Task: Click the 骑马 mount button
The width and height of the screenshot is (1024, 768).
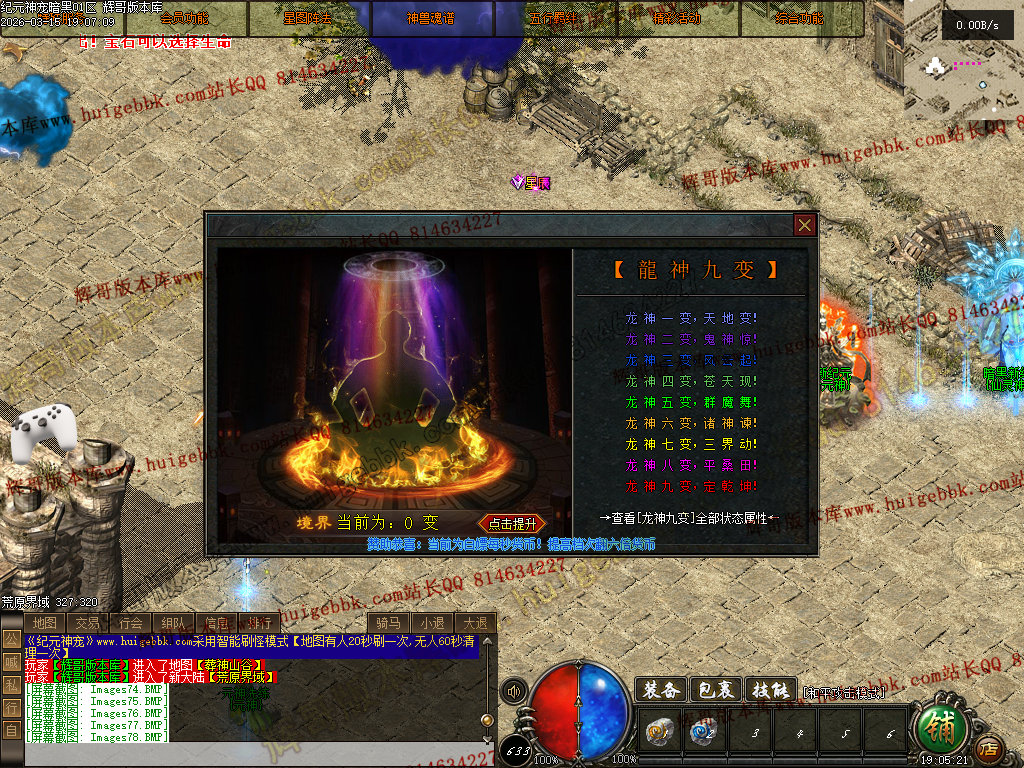Action: (390, 623)
